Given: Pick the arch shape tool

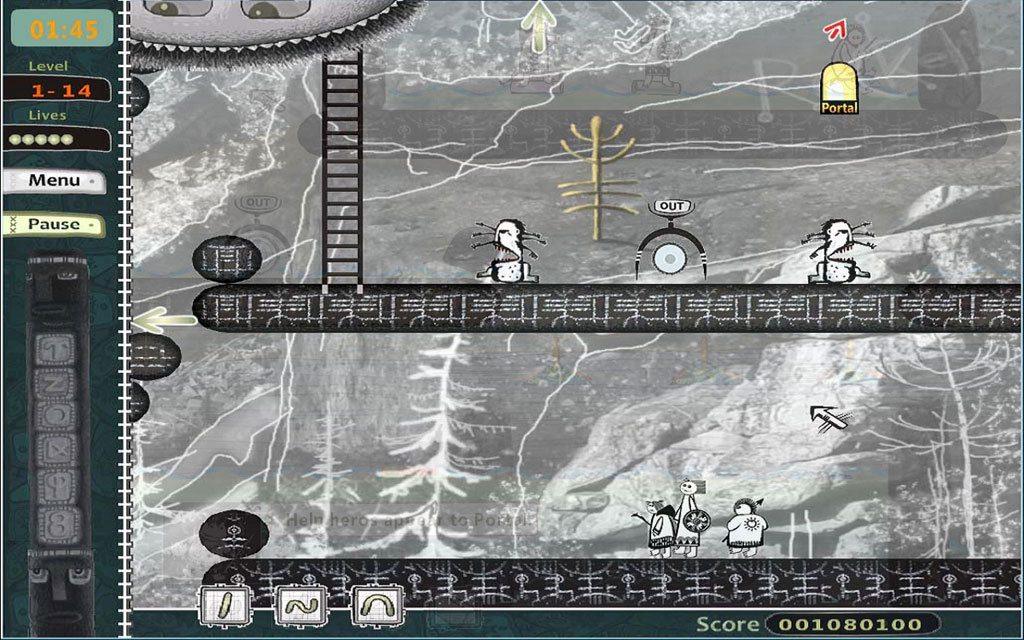Looking at the screenshot, I should click(x=377, y=605).
